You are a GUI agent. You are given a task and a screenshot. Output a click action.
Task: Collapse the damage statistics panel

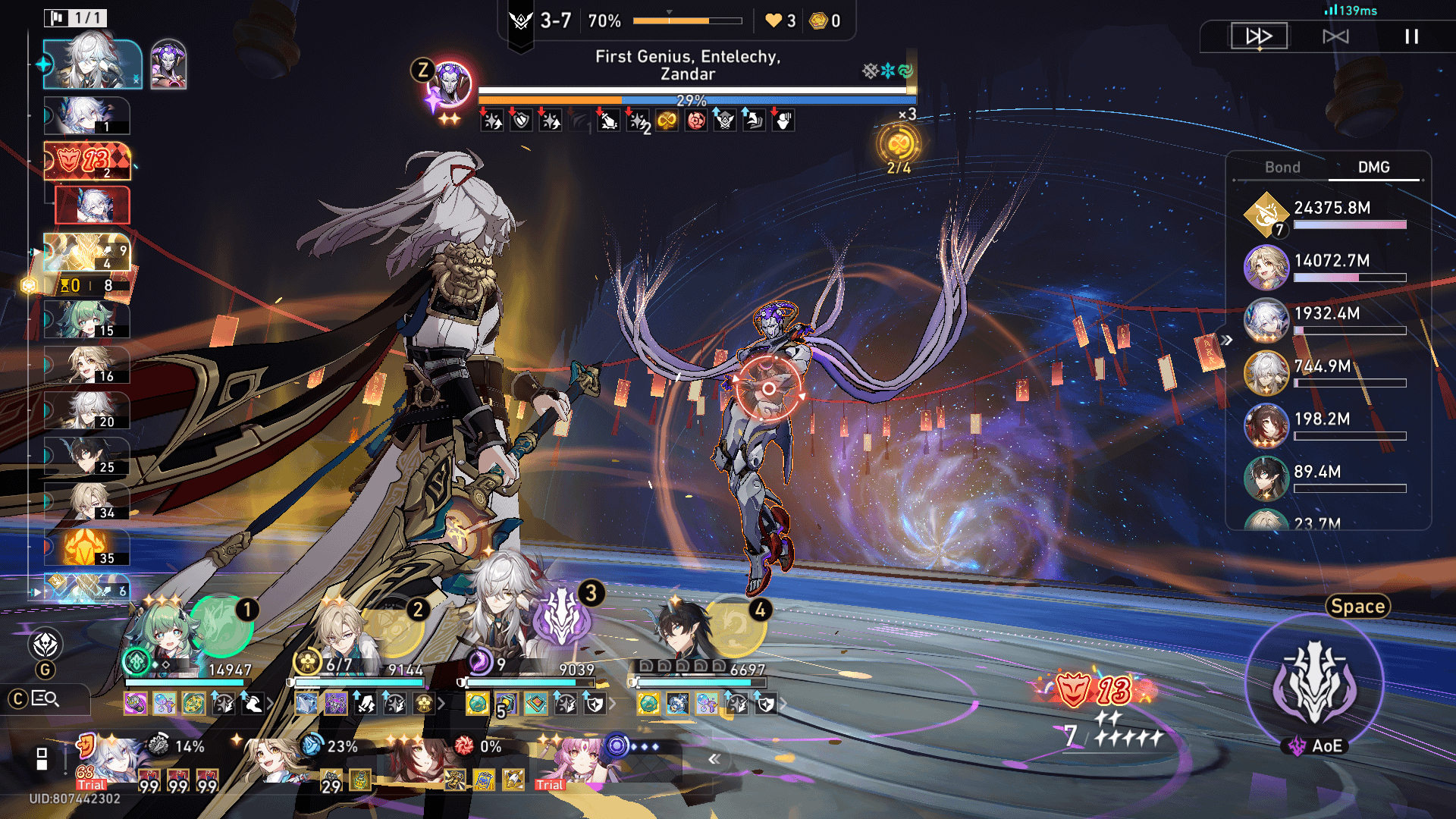click(x=1227, y=340)
